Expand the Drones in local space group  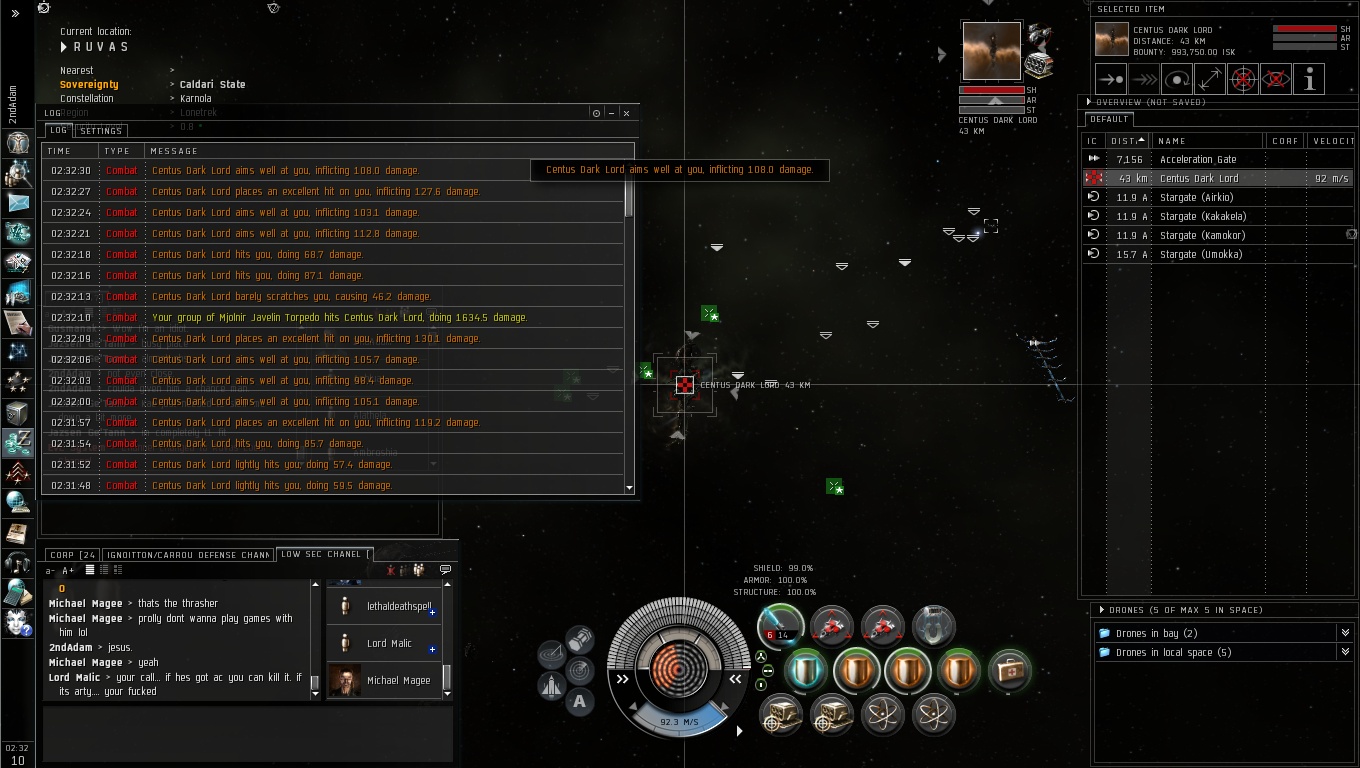click(1345, 652)
